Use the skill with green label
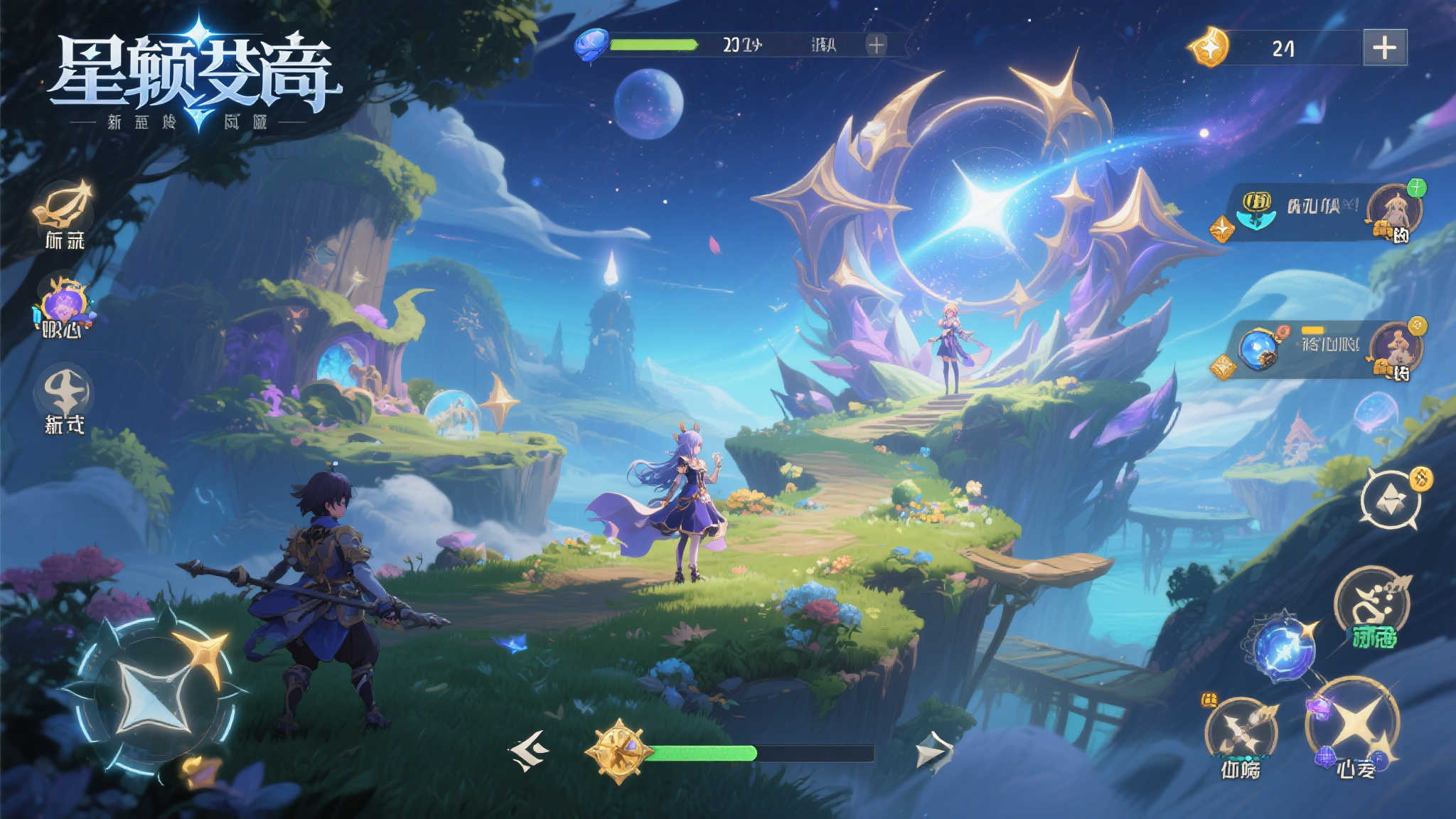The image size is (1456, 819). point(1372,604)
